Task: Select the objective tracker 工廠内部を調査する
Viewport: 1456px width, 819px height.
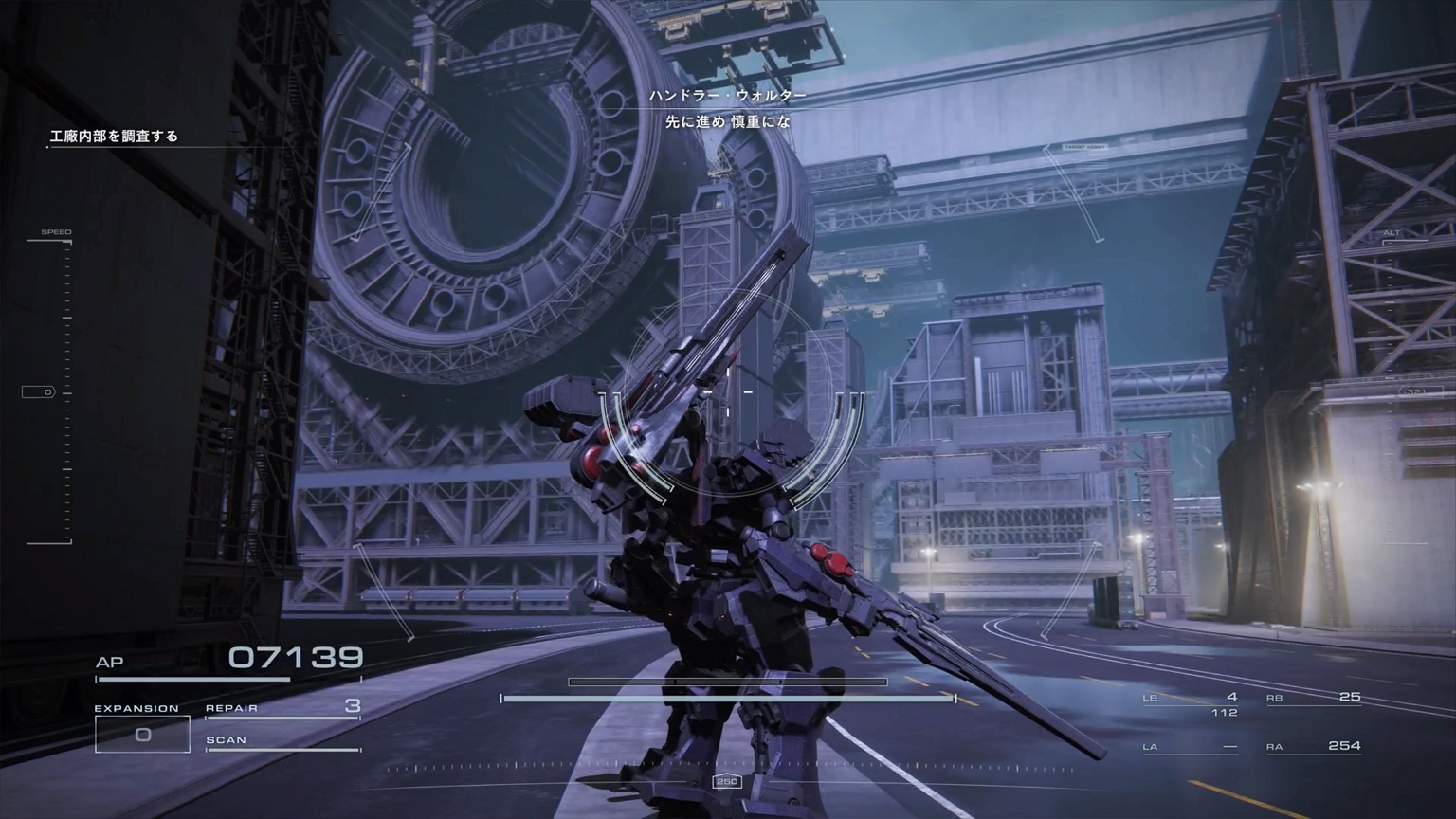Action: pos(114,136)
